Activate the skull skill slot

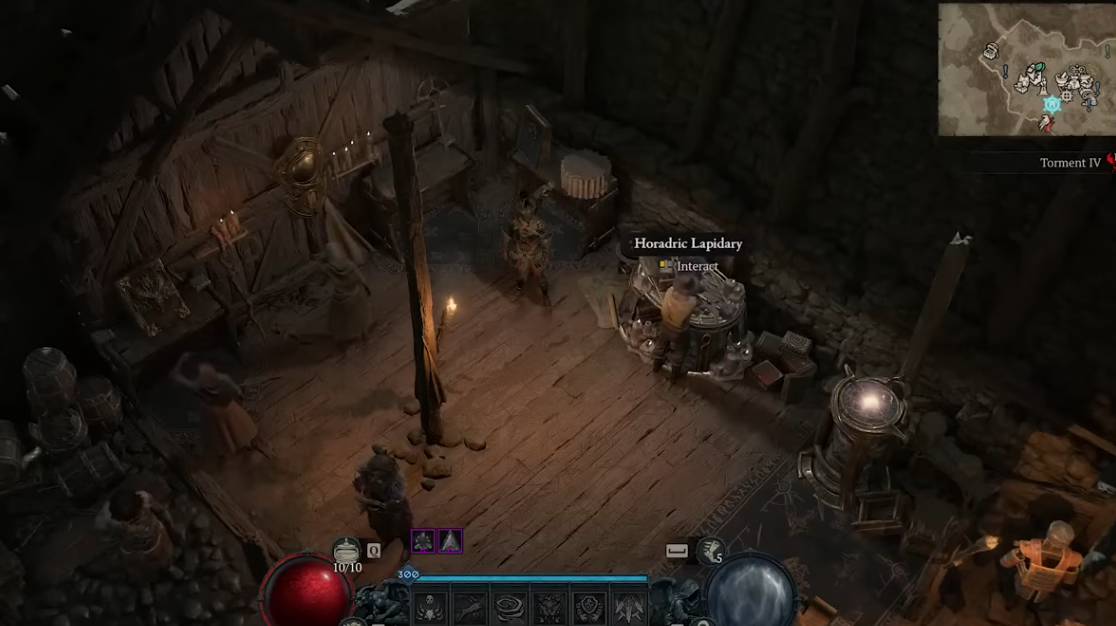tap(431, 605)
